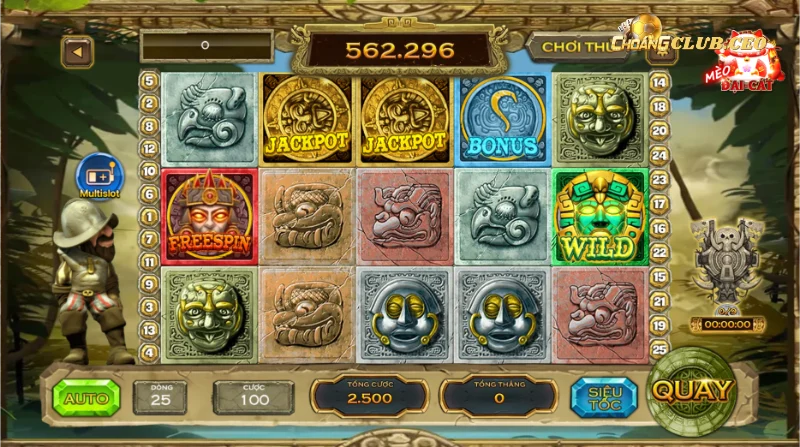Viewport: 800px width, 447px height.
Task: Change the DÒNG line count of 25
Action: pos(160,398)
